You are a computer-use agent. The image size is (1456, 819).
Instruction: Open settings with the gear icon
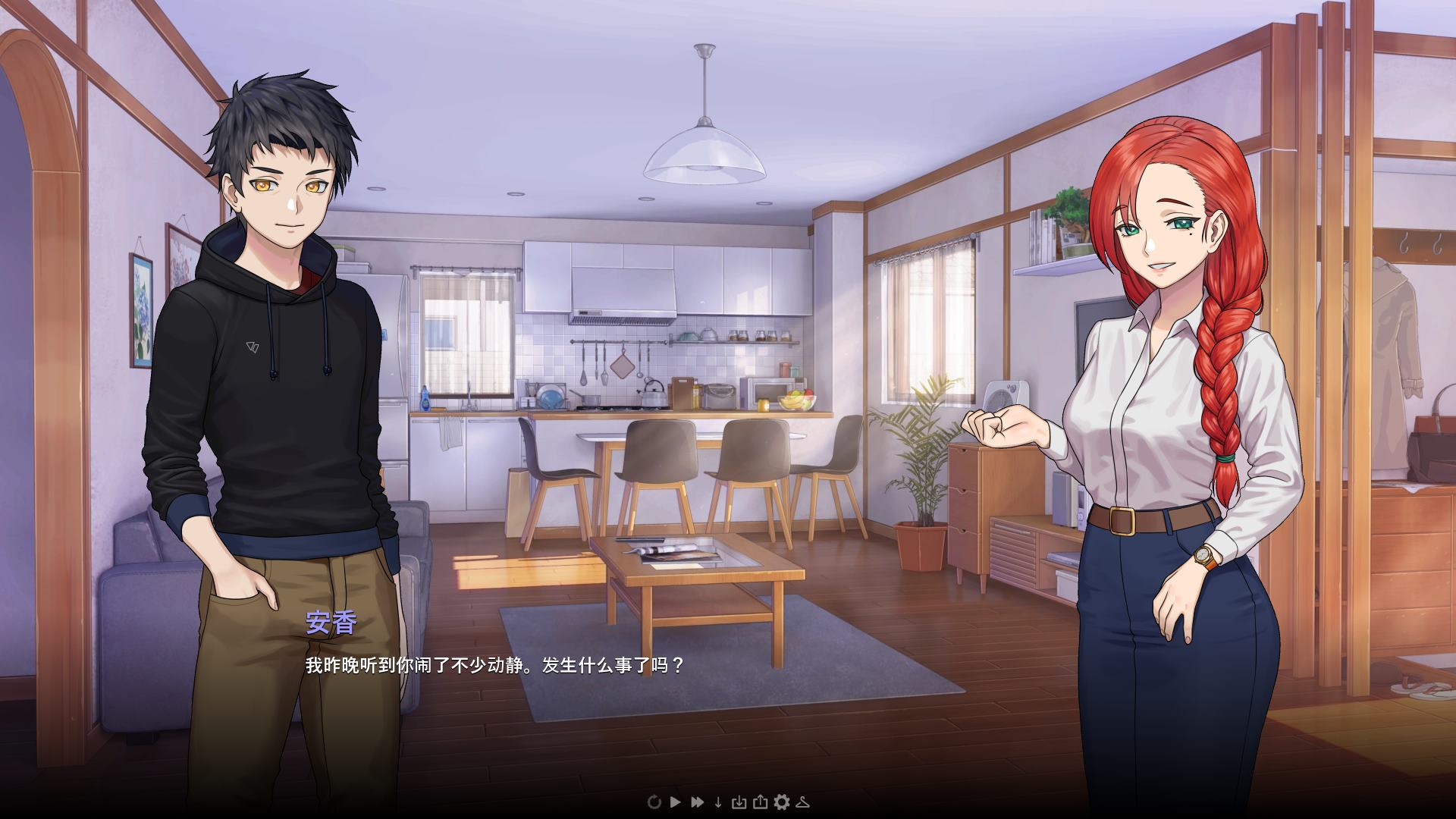pyautogui.click(x=783, y=802)
